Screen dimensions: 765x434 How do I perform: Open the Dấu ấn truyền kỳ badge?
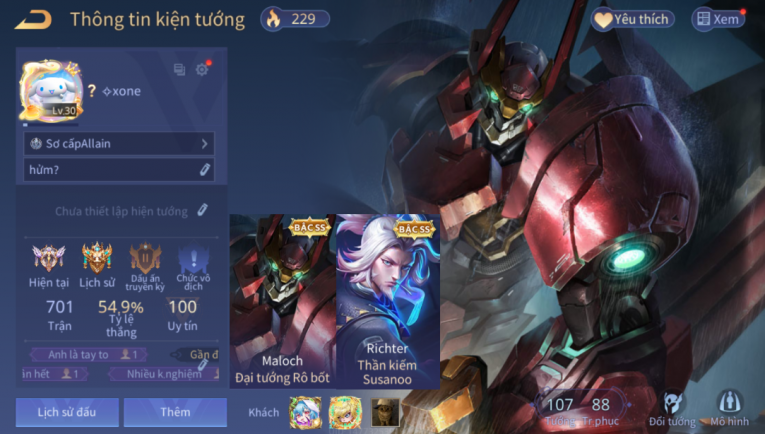tap(145, 263)
